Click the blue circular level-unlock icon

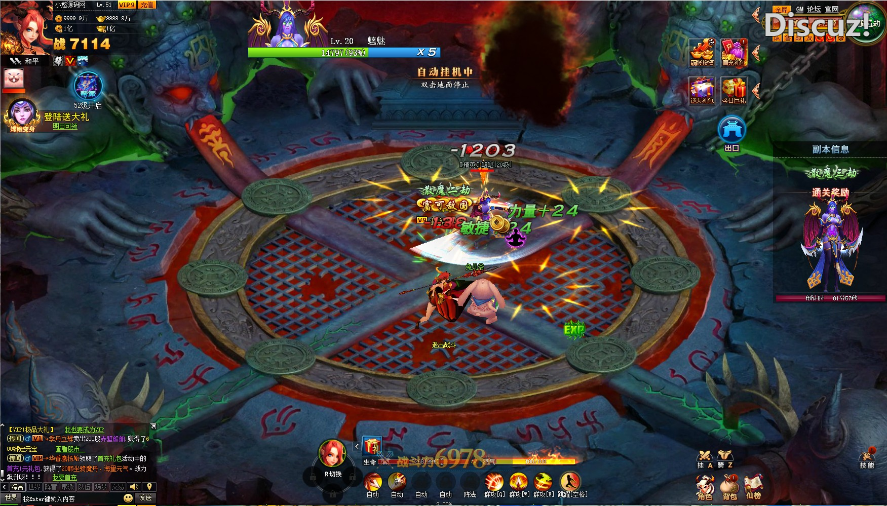pos(88,86)
